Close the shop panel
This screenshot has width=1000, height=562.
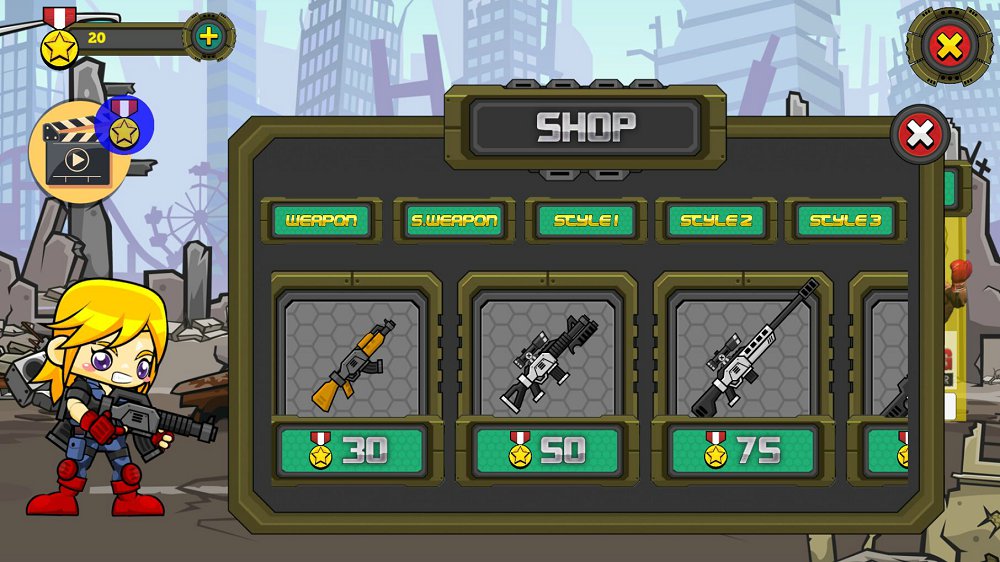(919, 134)
